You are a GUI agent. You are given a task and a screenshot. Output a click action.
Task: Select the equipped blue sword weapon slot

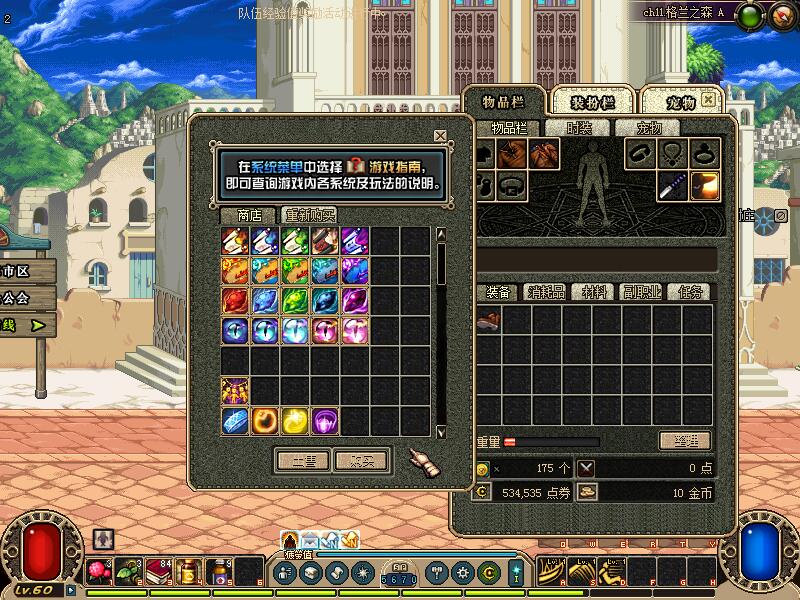[x=672, y=185]
